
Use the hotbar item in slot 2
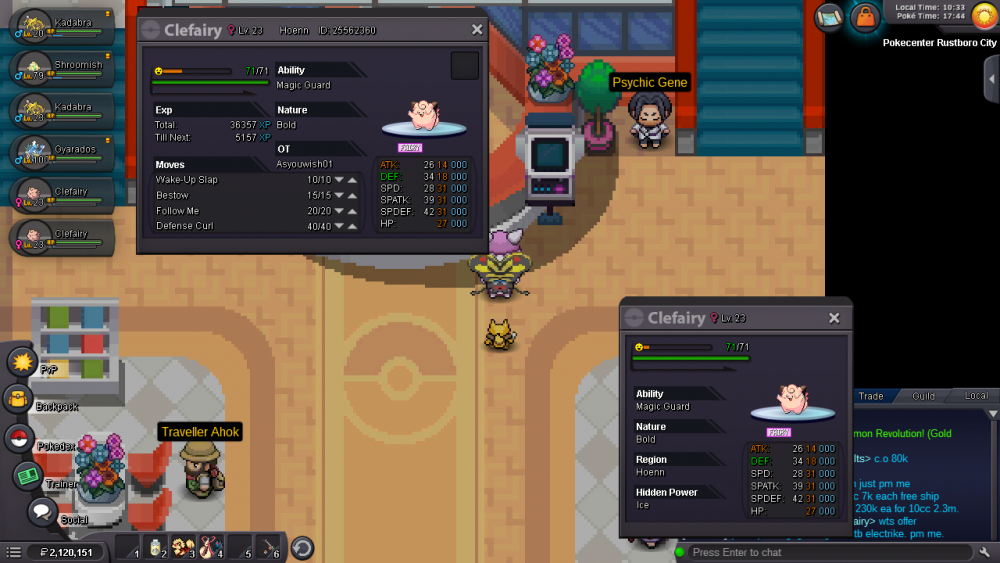[155, 547]
